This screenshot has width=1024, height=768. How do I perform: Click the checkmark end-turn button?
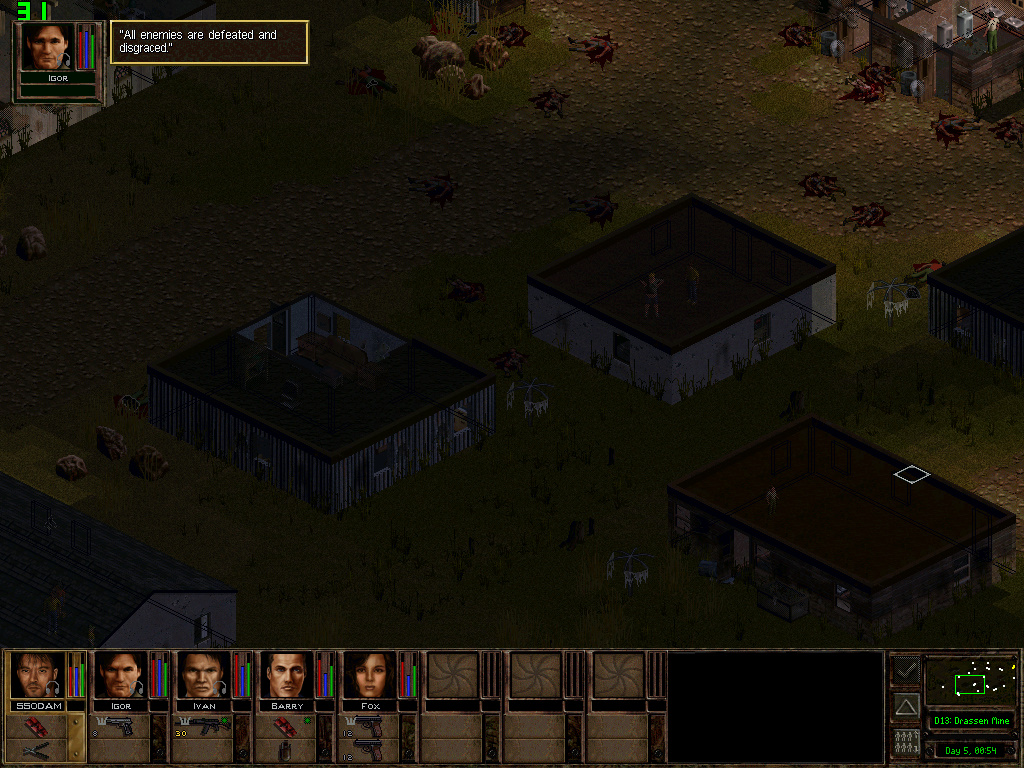[906, 668]
